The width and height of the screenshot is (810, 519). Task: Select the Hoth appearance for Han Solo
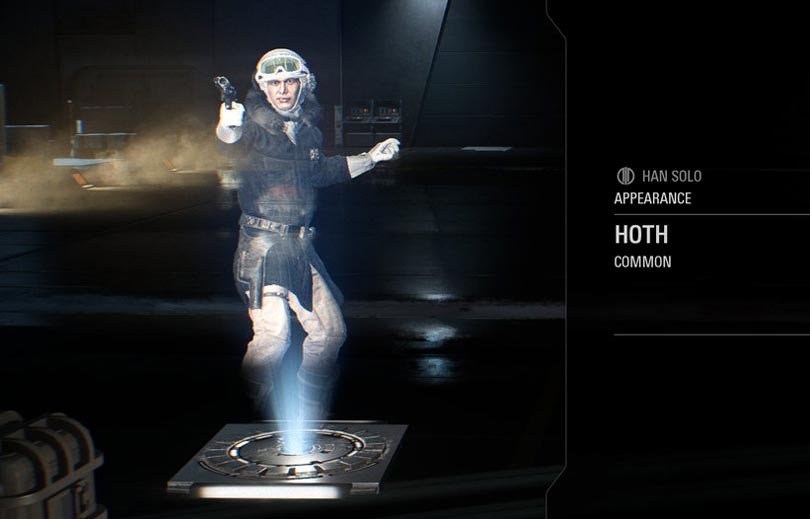coord(641,236)
